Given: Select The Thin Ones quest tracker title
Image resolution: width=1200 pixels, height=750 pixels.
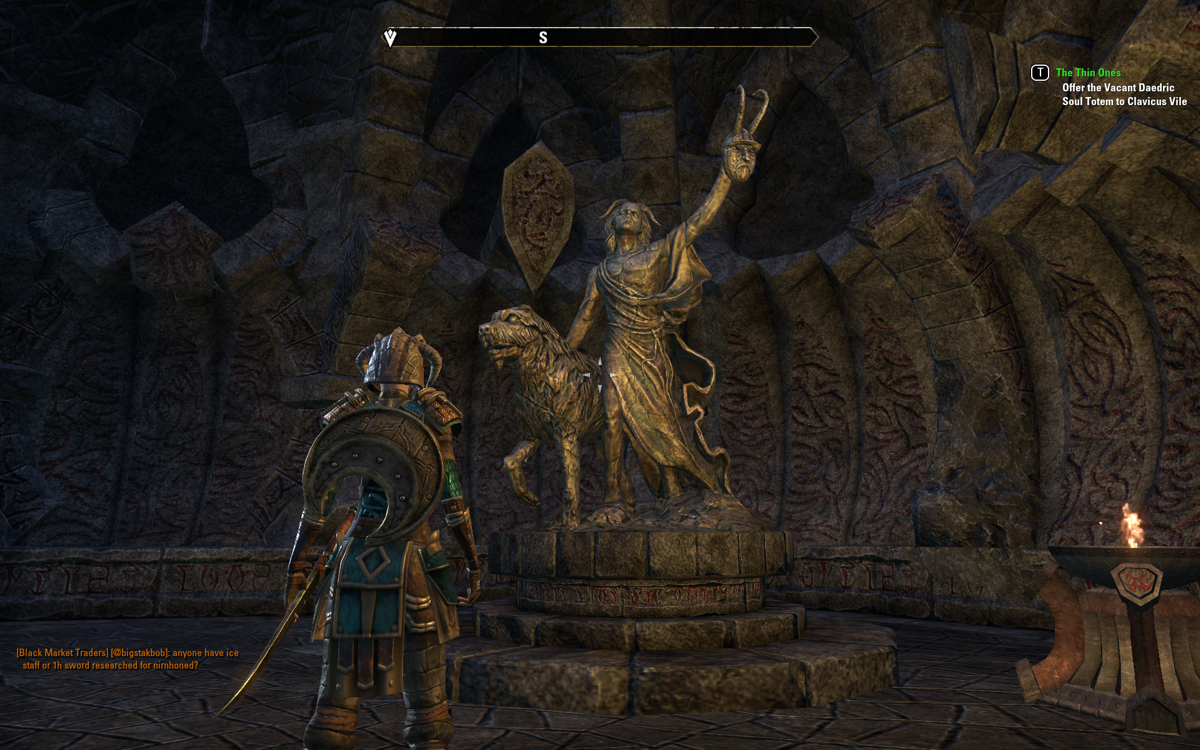Looking at the screenshot, I should pos(1088,73).
